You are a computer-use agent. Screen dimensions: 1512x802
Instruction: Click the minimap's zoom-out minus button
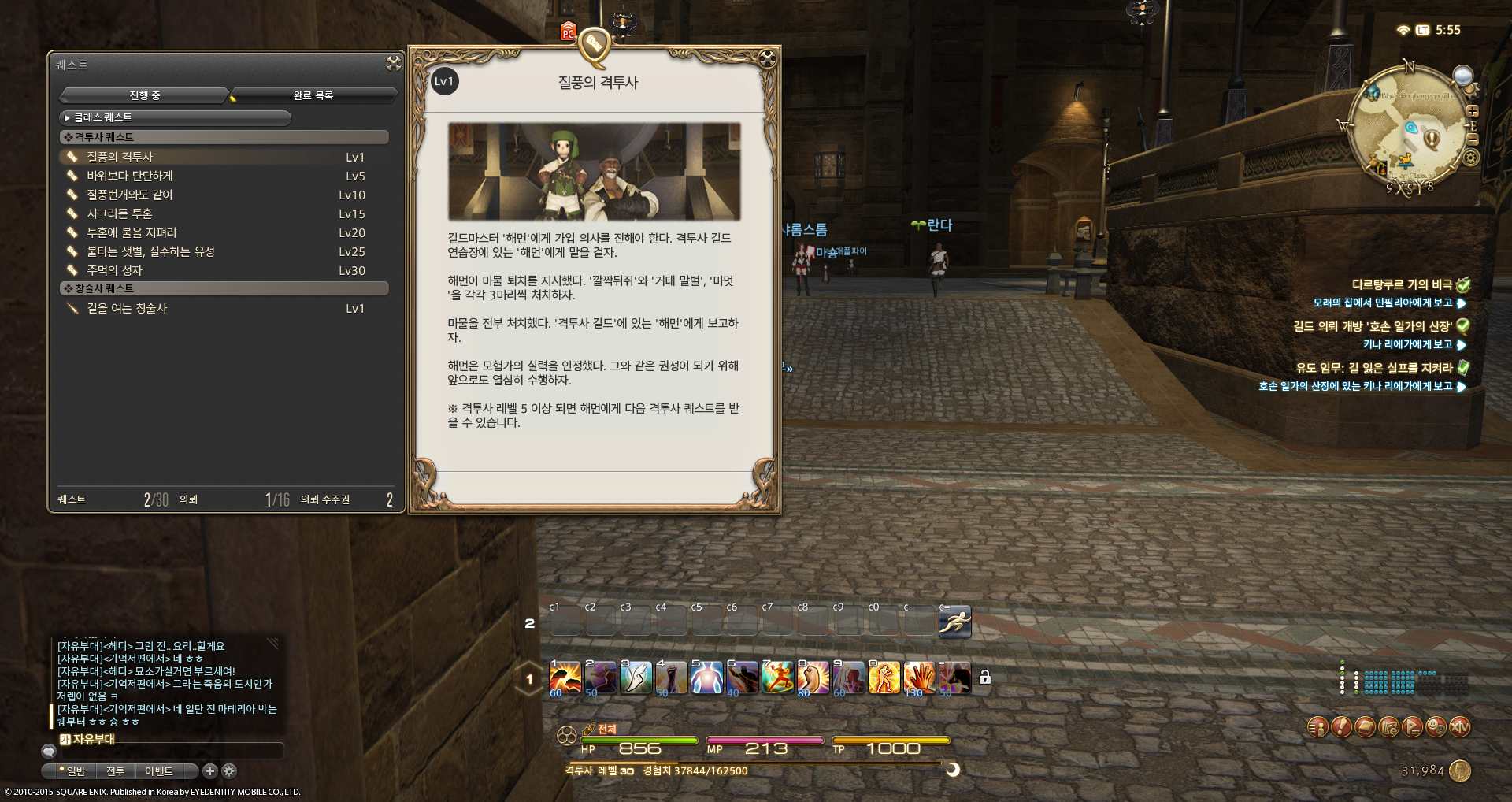click(1472, 139)
